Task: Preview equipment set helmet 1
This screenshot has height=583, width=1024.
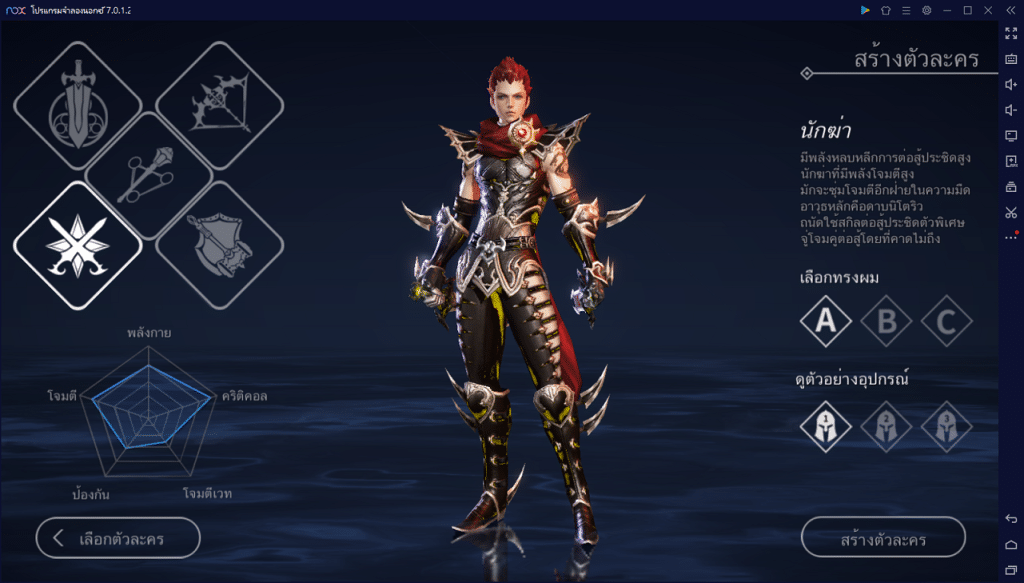Action: [826, 426]
